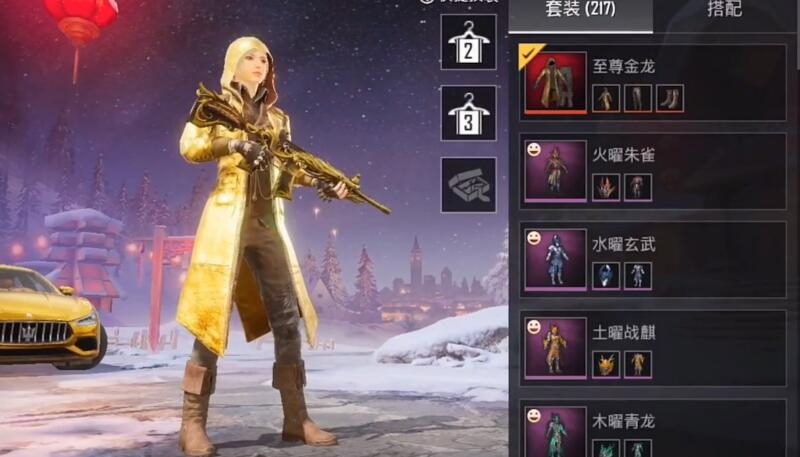Viewport: 800px width, 457px height.
Task: Select outfit preset hanger 2
Action: click(x=468, y=42)
